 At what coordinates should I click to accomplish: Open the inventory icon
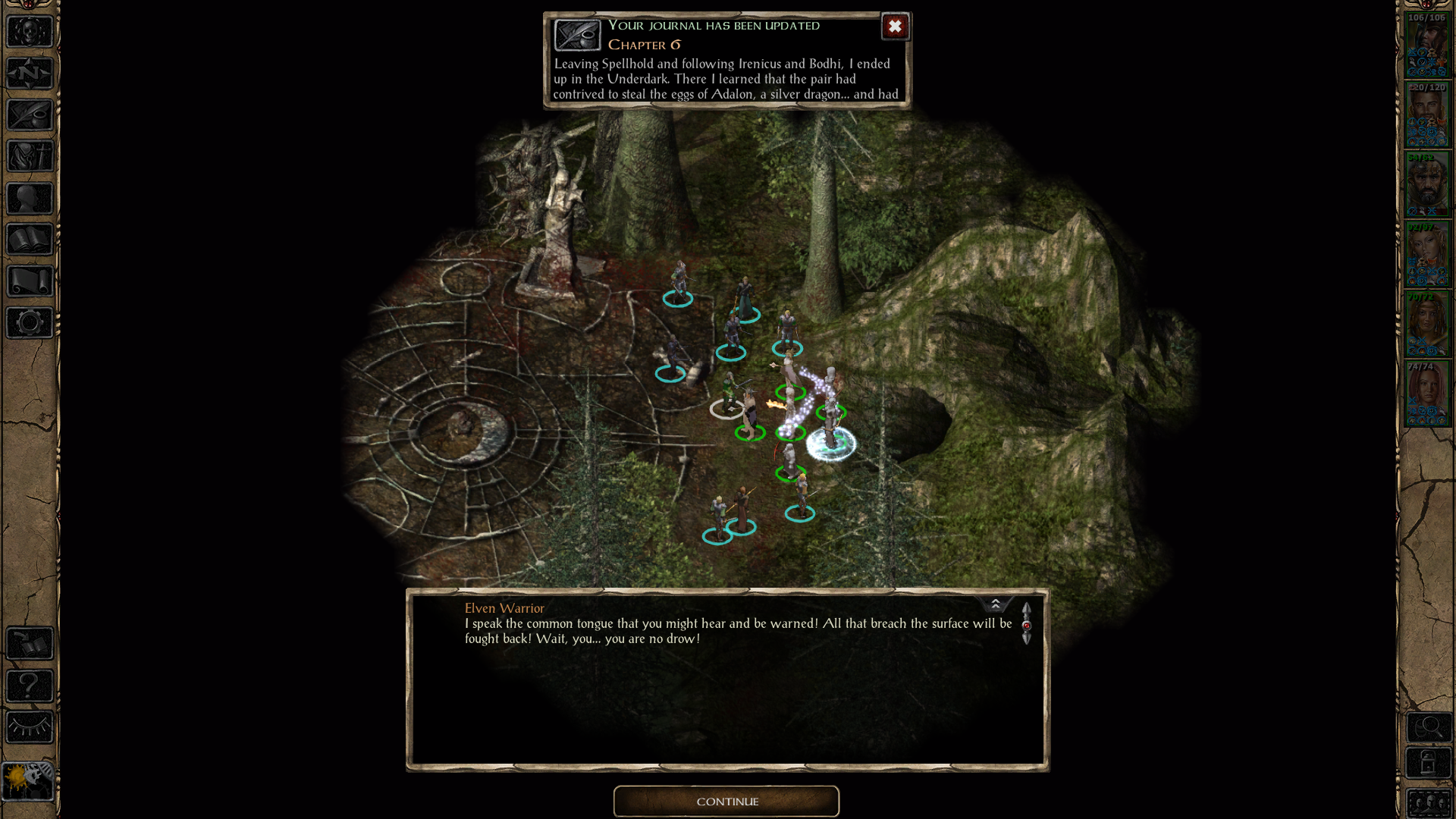[29, 155]
